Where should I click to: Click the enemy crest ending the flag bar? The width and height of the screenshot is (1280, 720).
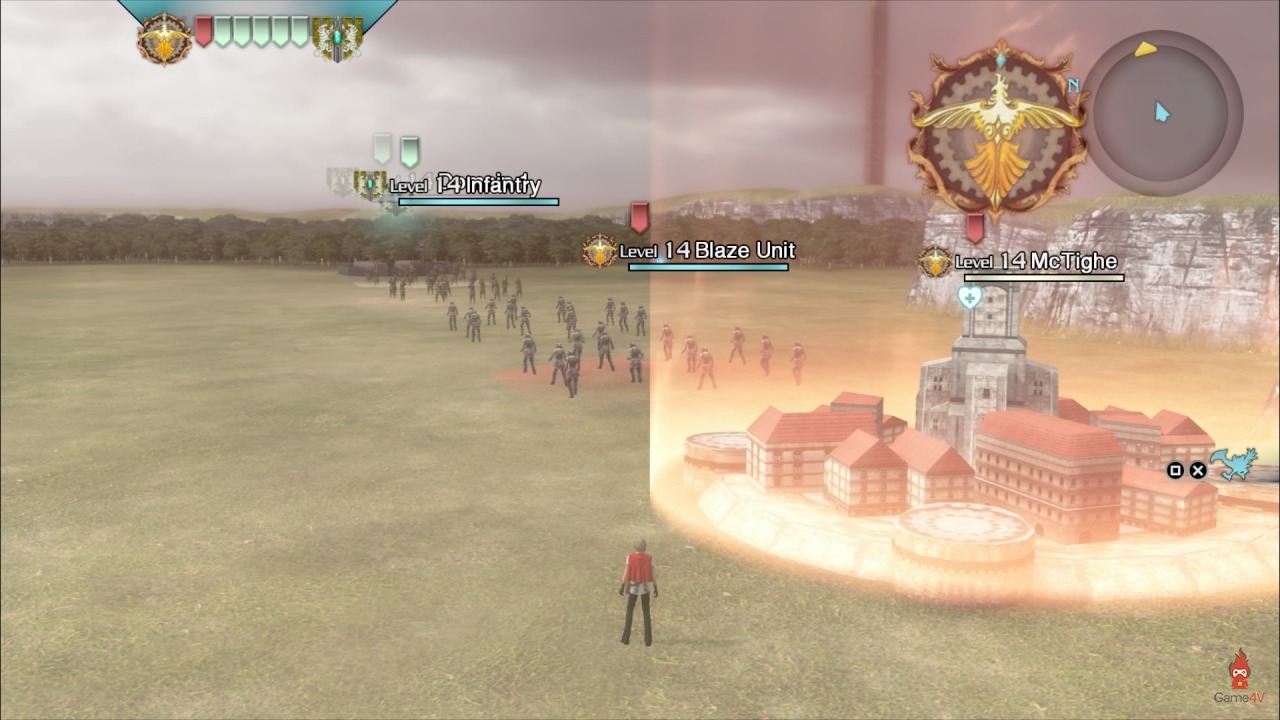tap(337, 38)
